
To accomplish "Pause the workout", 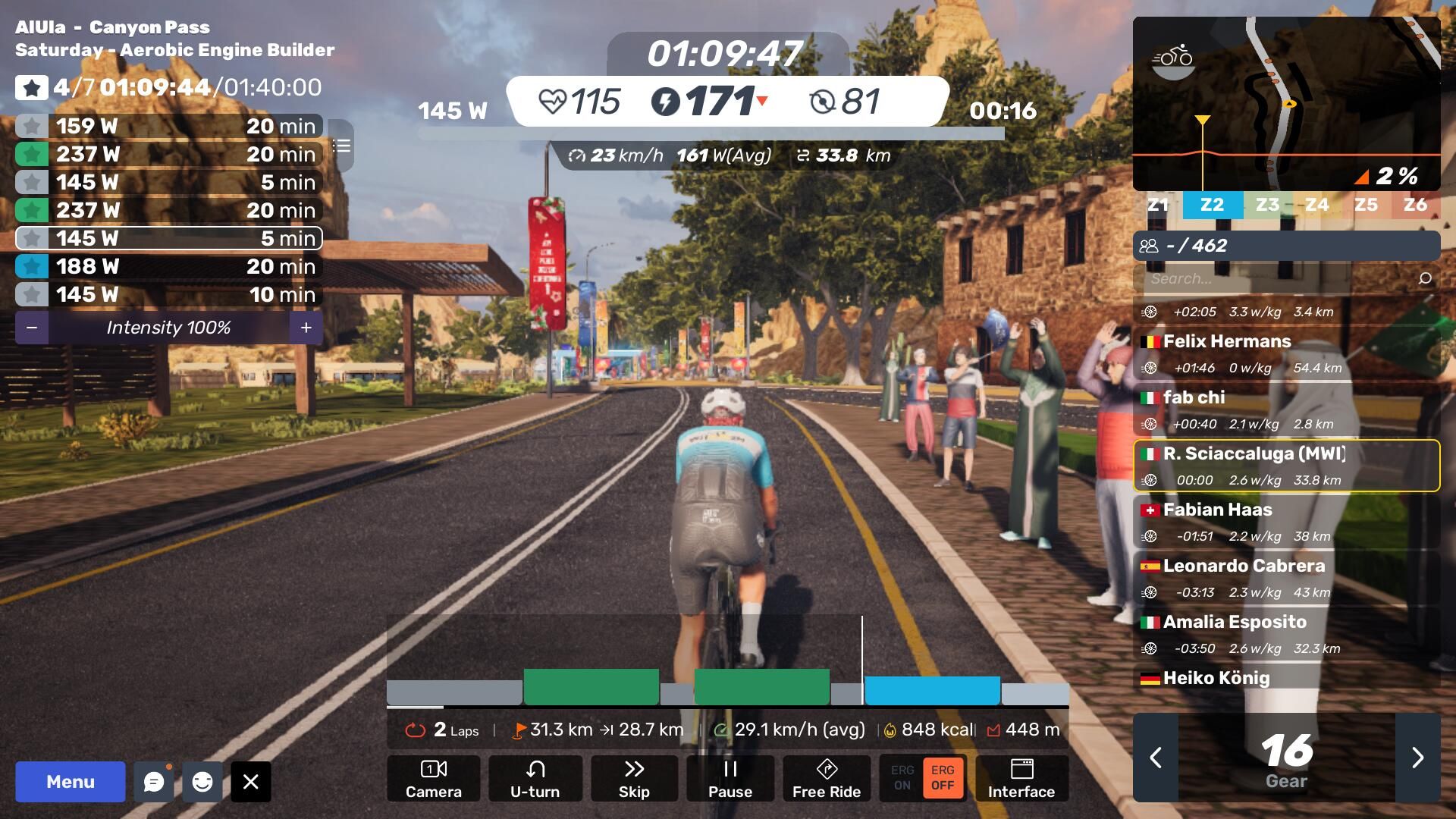I will pos(730,779).
